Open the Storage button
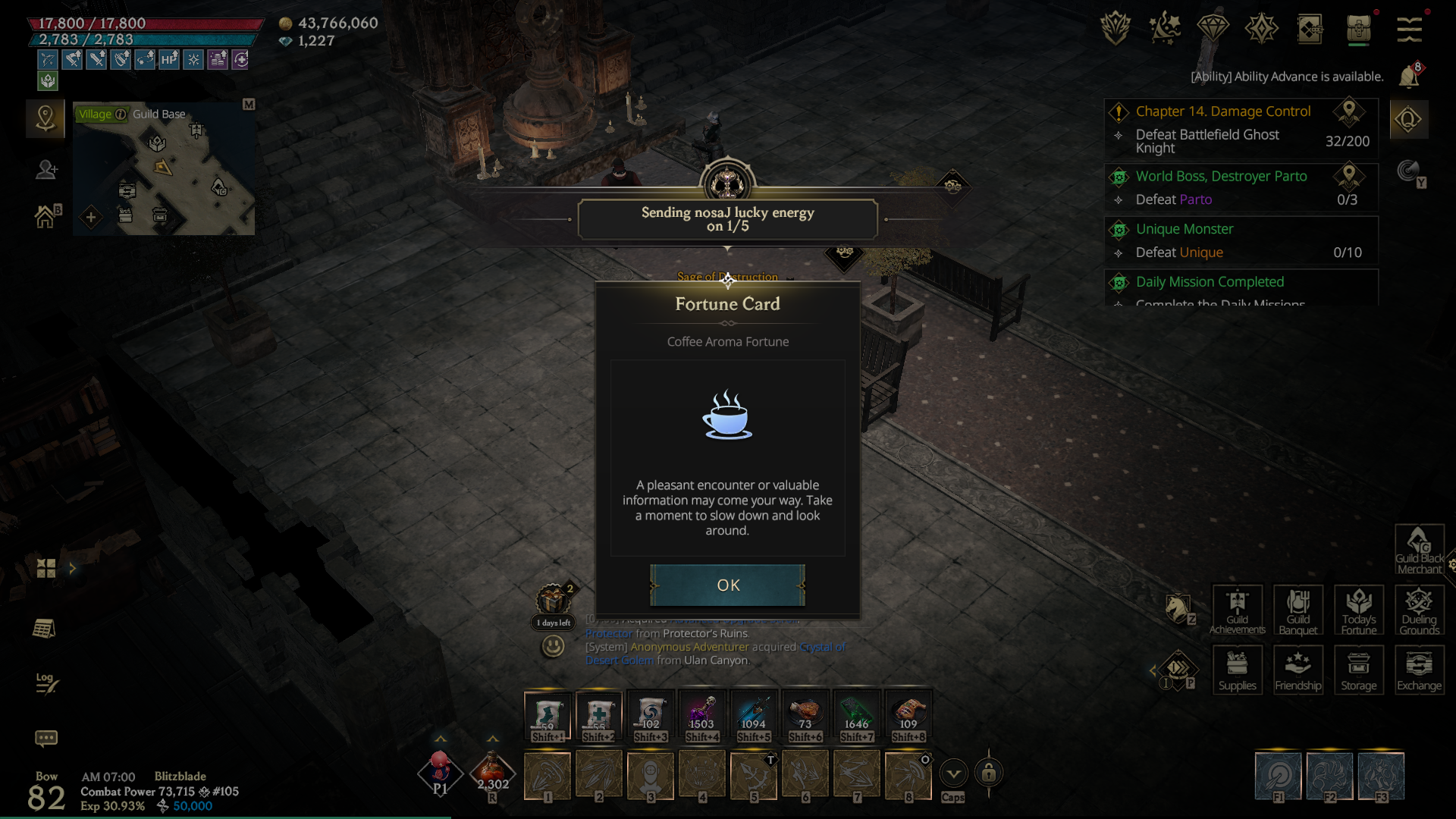The height and width of the screenshot is (819, 1456). [1358, 670]
